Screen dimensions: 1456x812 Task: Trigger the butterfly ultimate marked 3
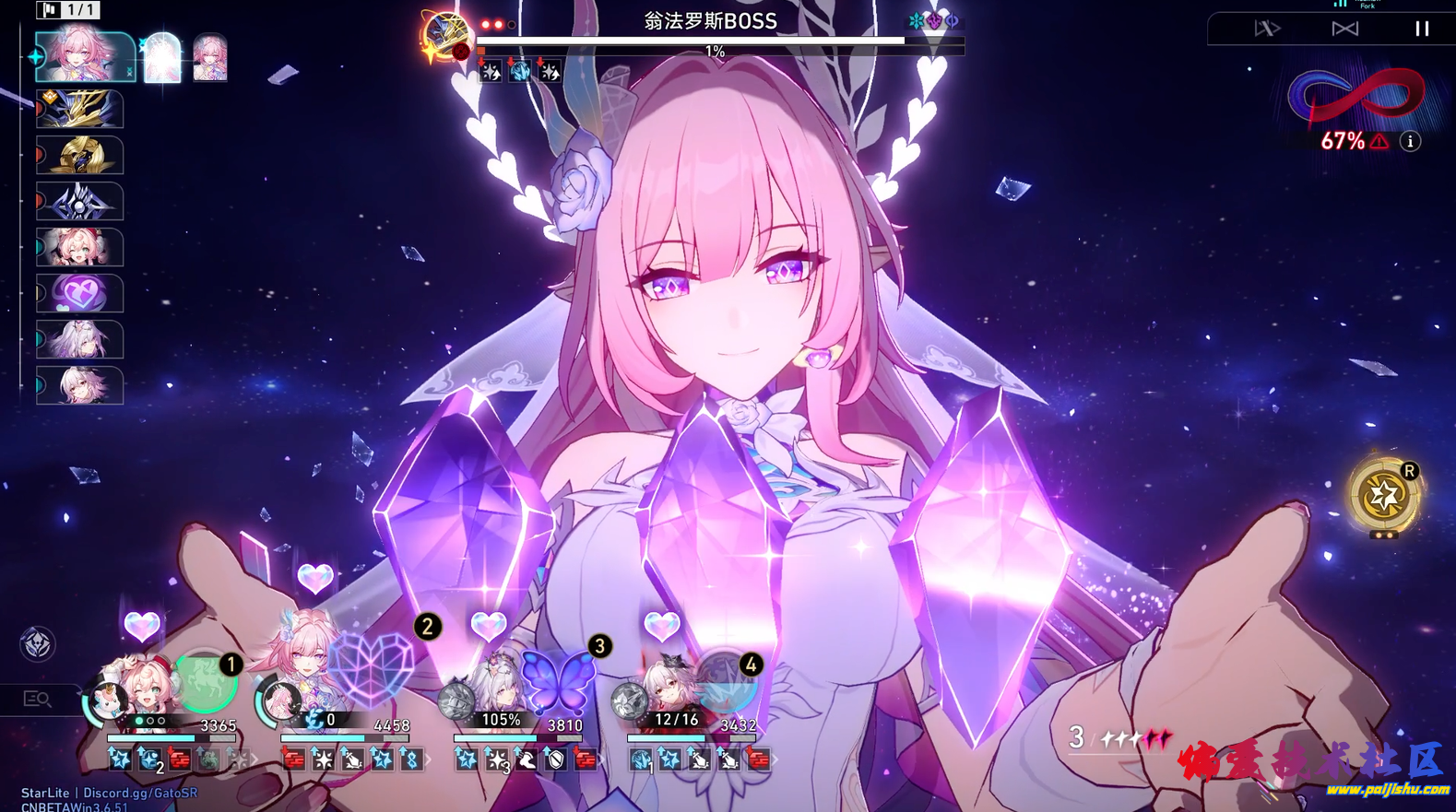(x=600, y=646)
